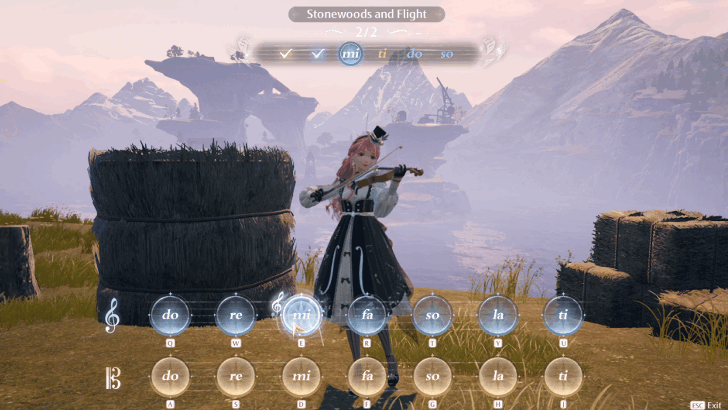Screen dimensions: 728x410
Task: Play the alto clef re note
Action: coord(237,377)
